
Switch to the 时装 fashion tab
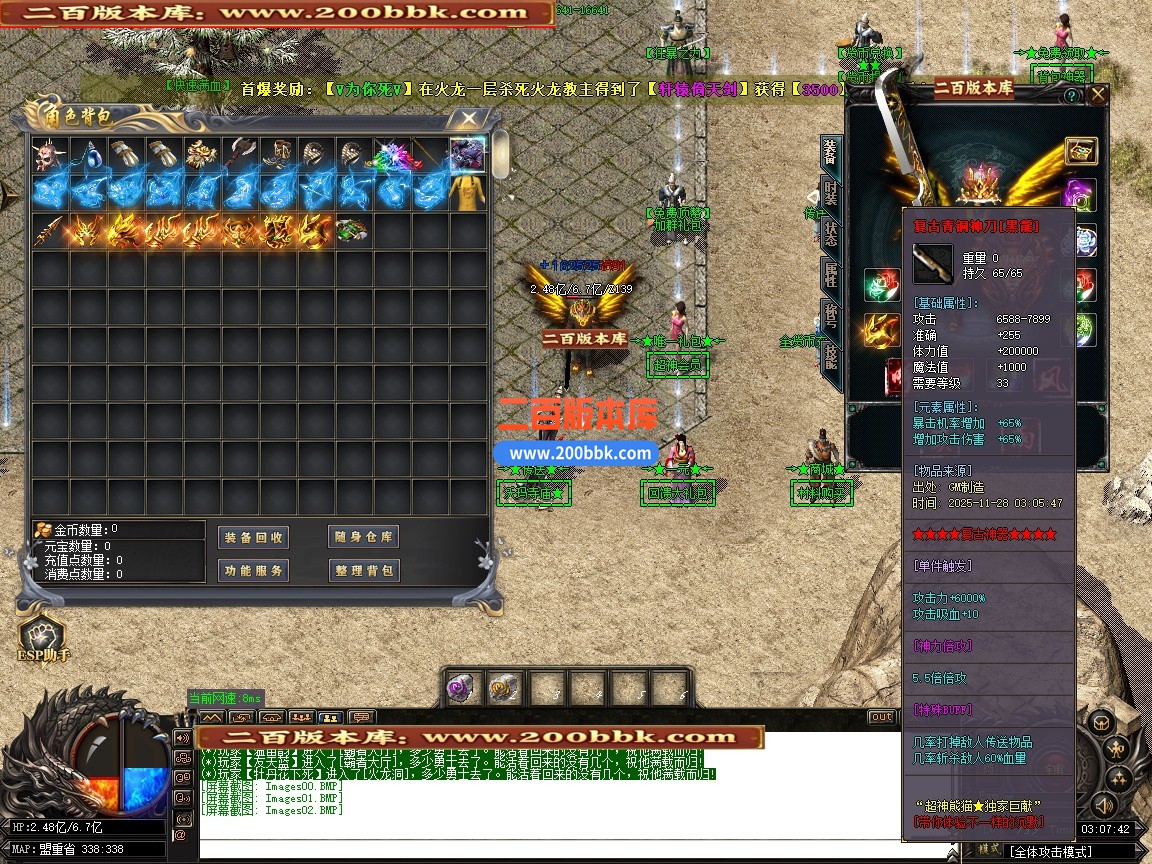point(830,194)
